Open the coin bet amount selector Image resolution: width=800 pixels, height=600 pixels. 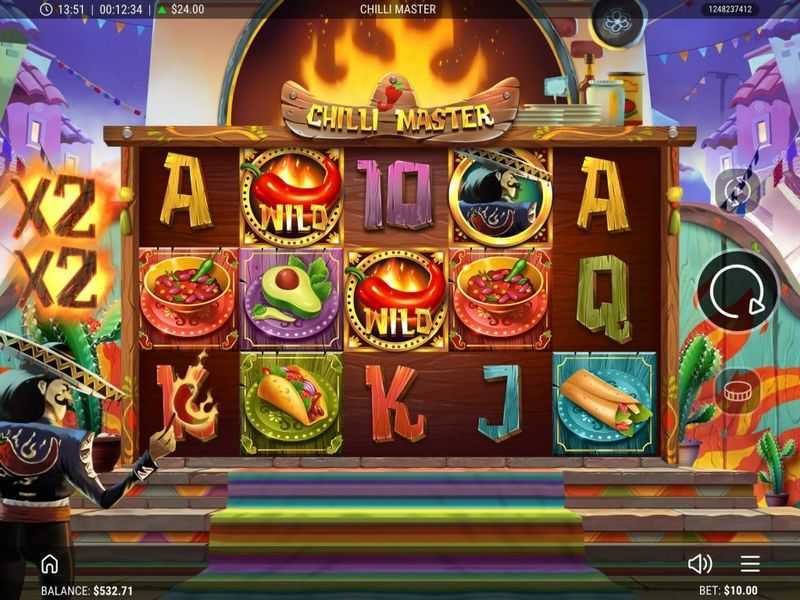point(737,391)
